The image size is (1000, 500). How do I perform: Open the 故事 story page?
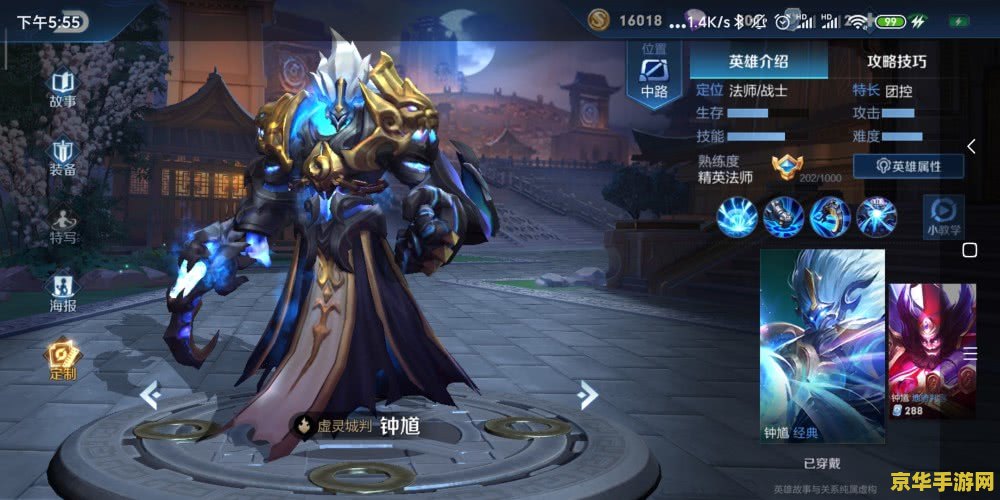63,88
